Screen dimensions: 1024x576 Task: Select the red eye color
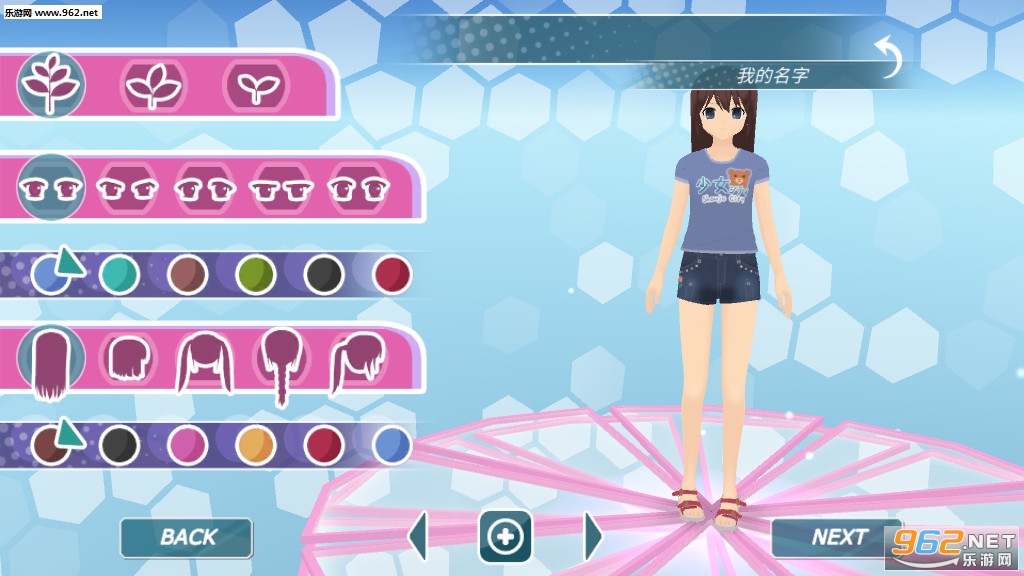tap(392, 273)
